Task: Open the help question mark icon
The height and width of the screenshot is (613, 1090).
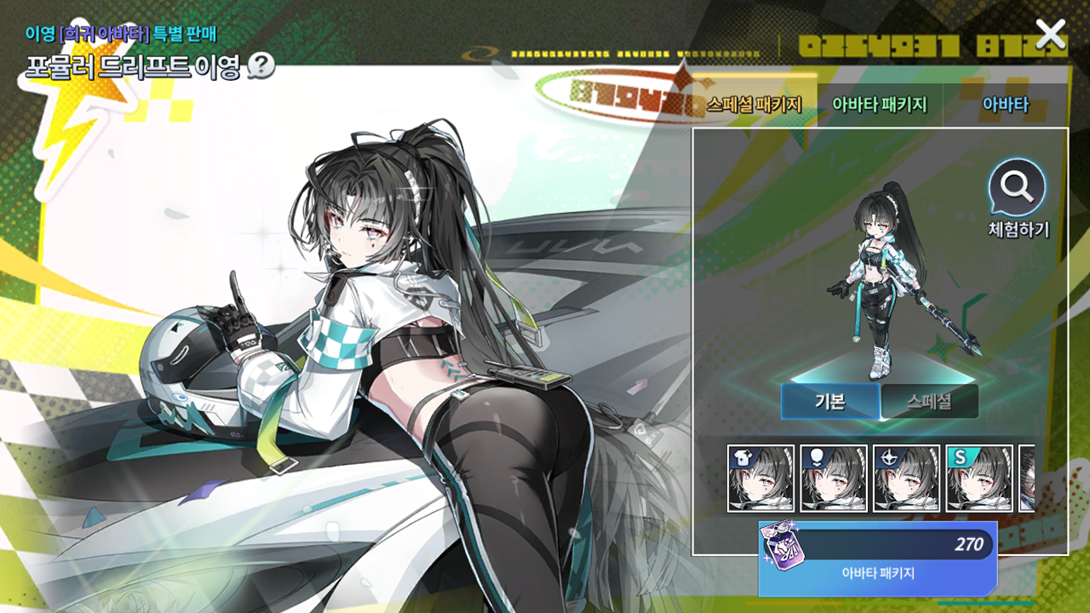Action: 261,67
